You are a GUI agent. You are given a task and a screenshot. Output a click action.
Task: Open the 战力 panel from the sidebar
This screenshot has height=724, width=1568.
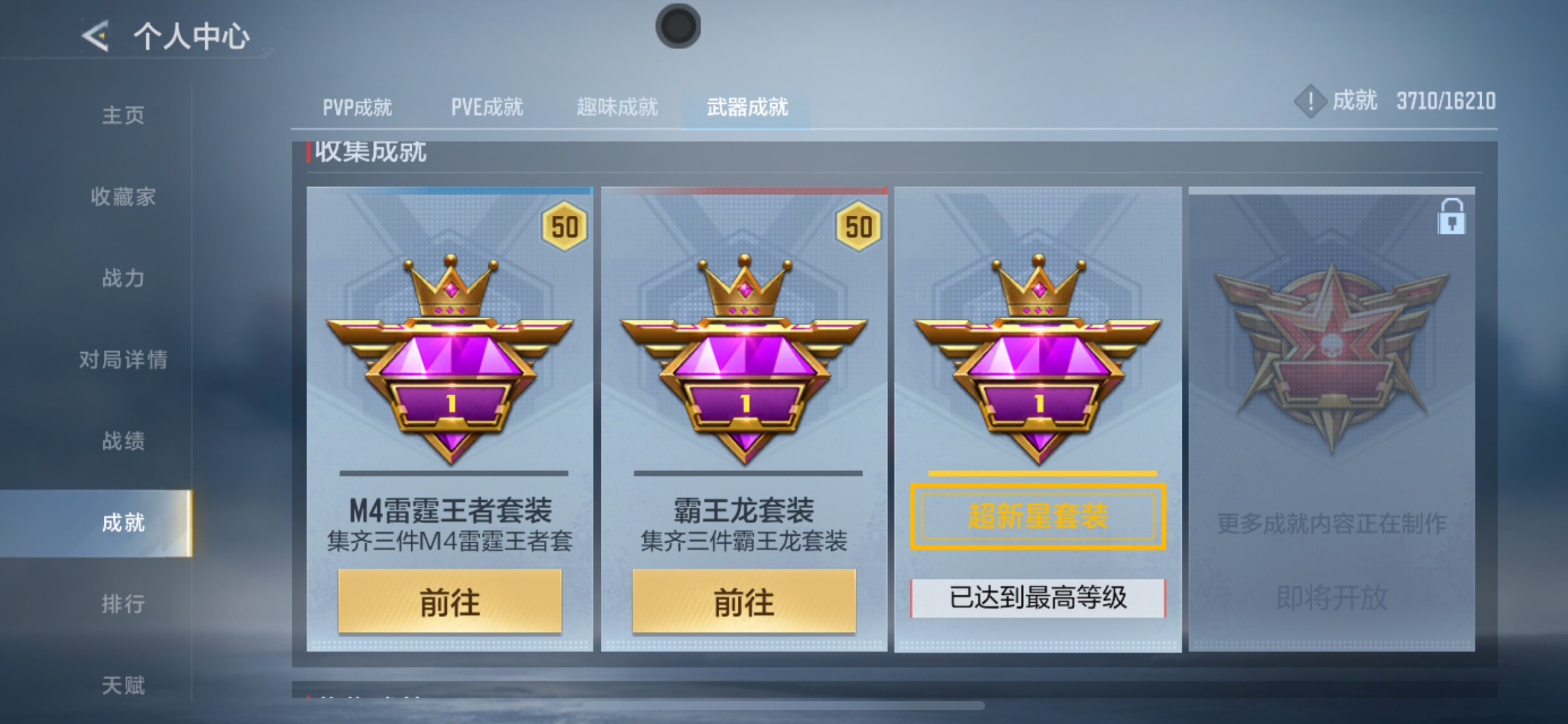(125, 279)
